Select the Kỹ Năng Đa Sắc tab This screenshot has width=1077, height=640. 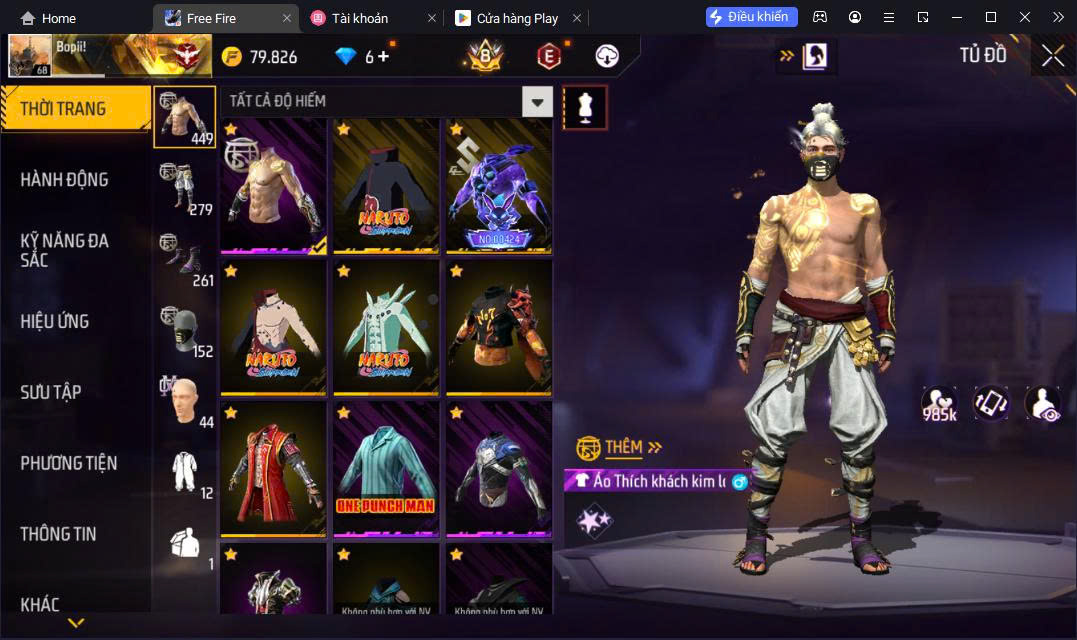65,250
